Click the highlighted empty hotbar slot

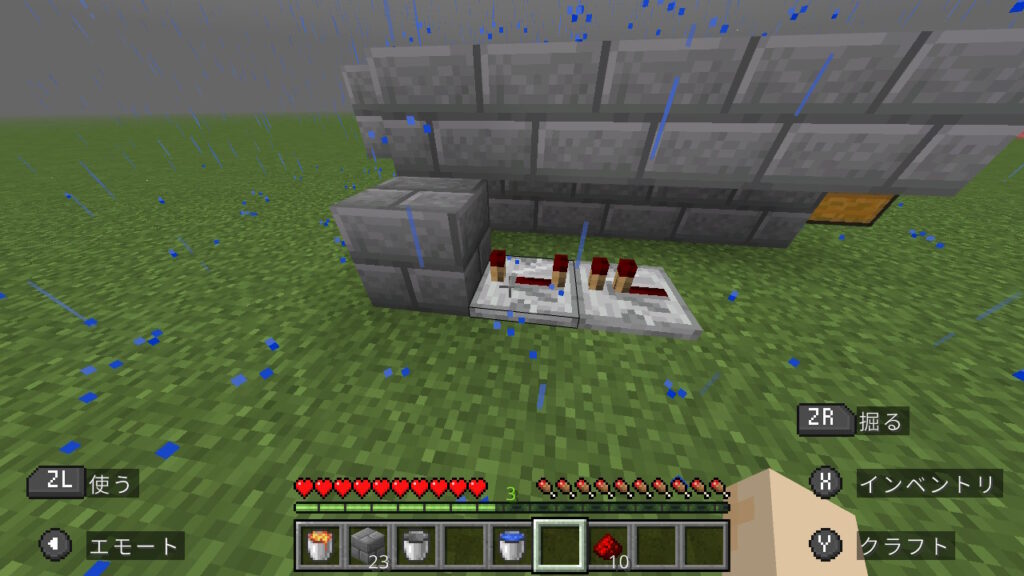[559, 545]
